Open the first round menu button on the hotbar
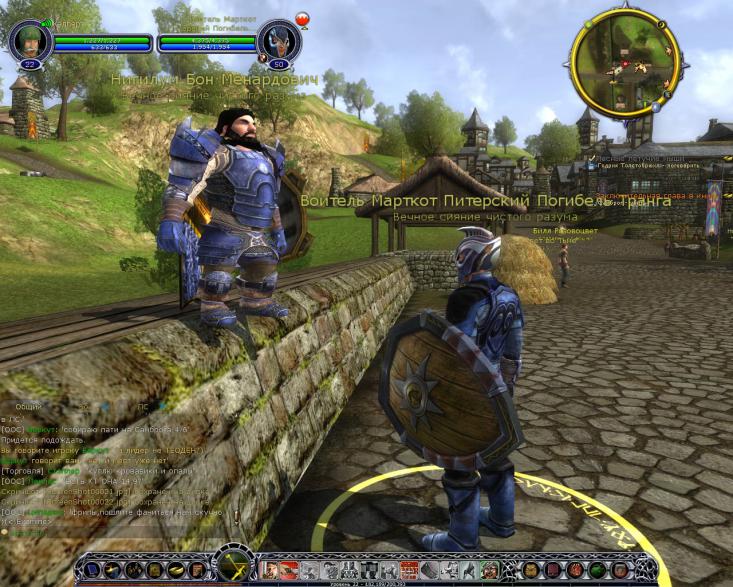Screen dimensions: 733x587 (x=93, y=570)
